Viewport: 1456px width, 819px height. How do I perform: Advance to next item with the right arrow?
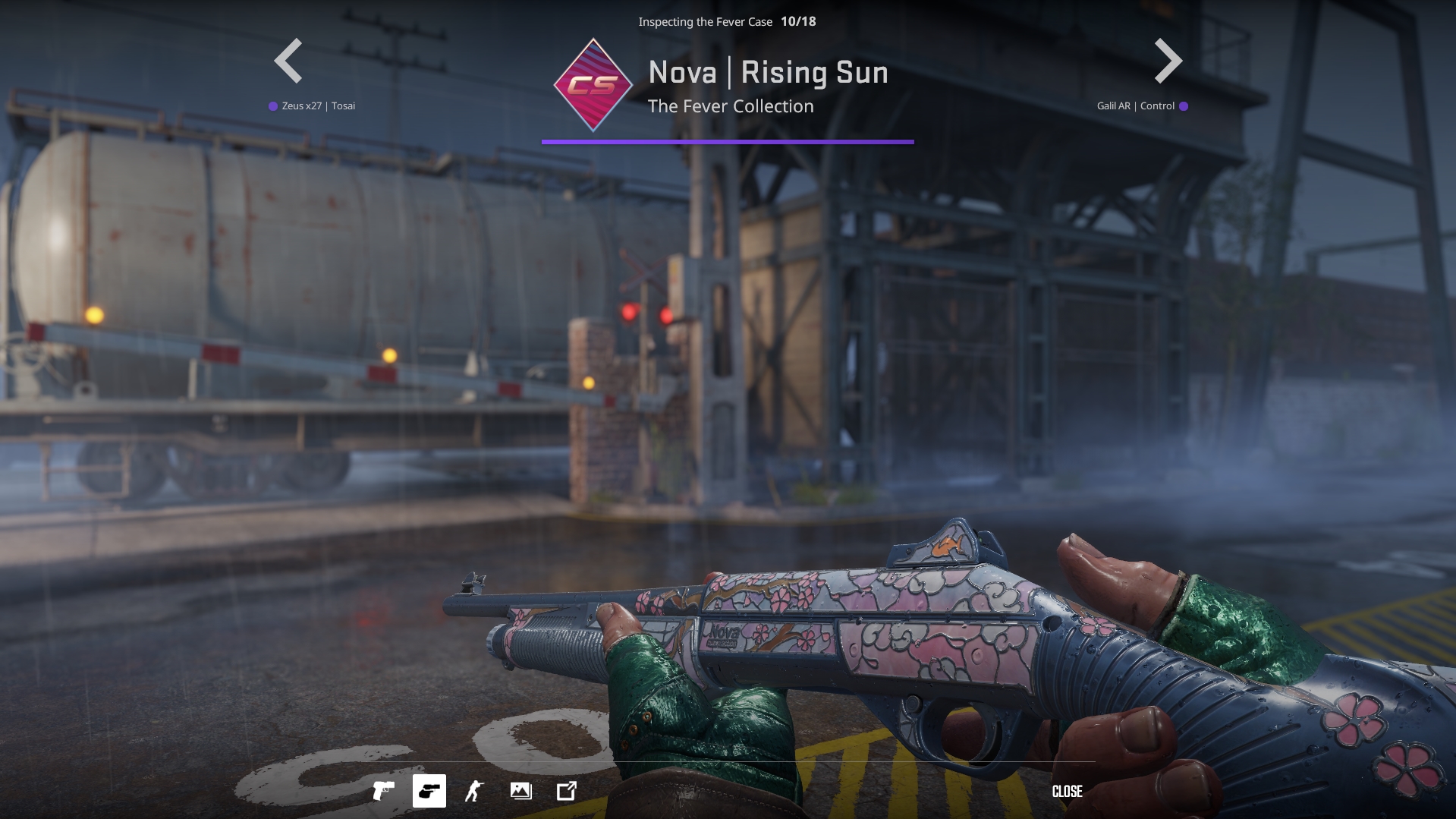[1168, 61]
